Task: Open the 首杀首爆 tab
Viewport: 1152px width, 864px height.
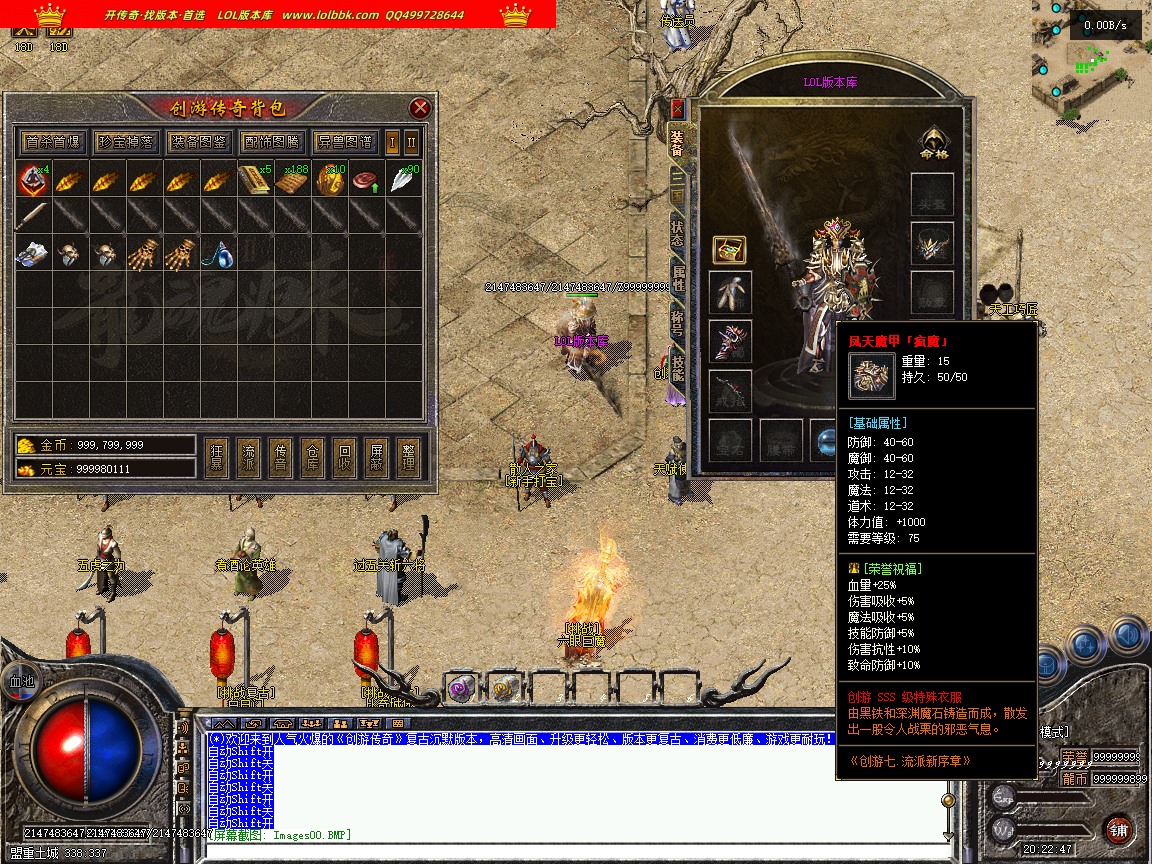Action: tap(54, 142)
